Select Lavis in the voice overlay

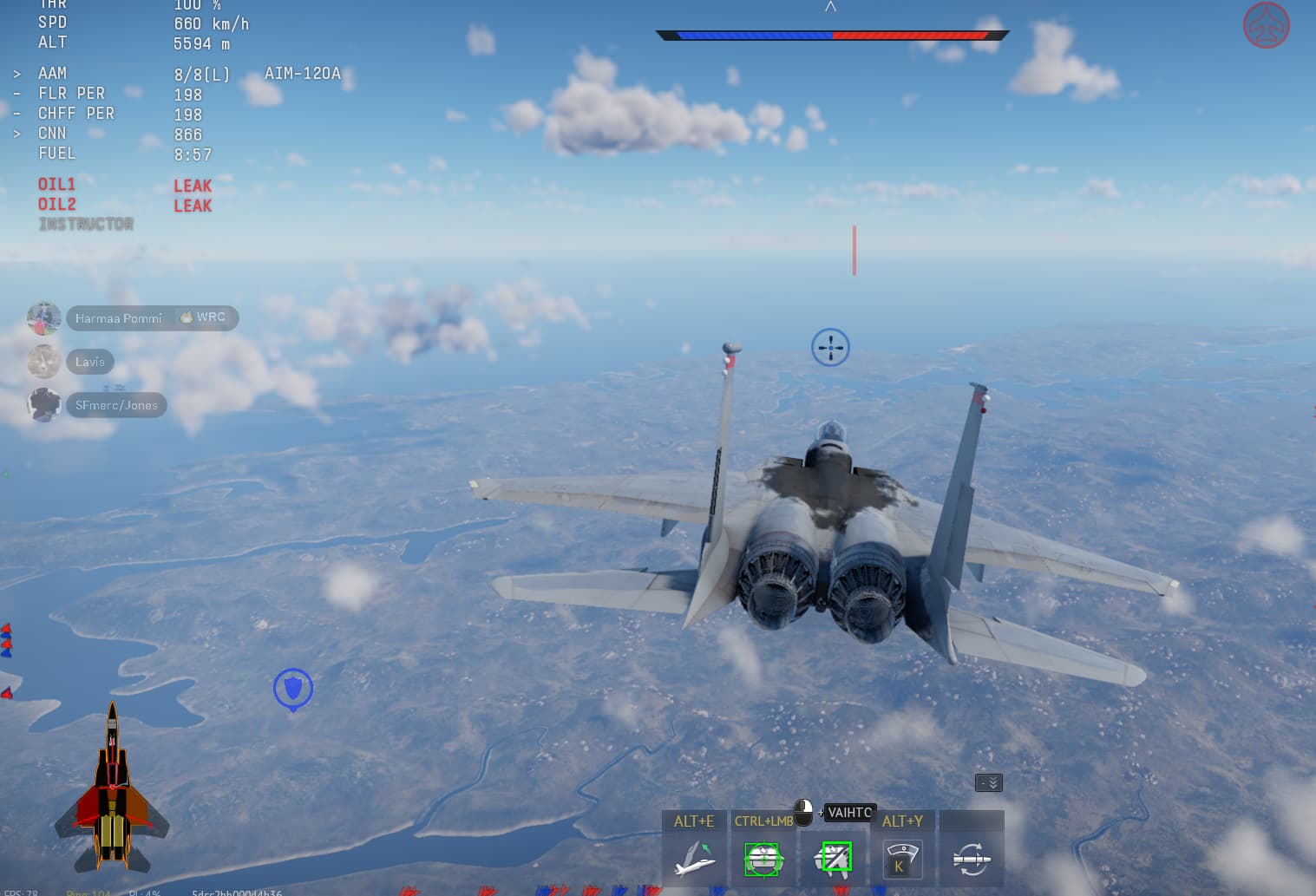tap(89, 362)
